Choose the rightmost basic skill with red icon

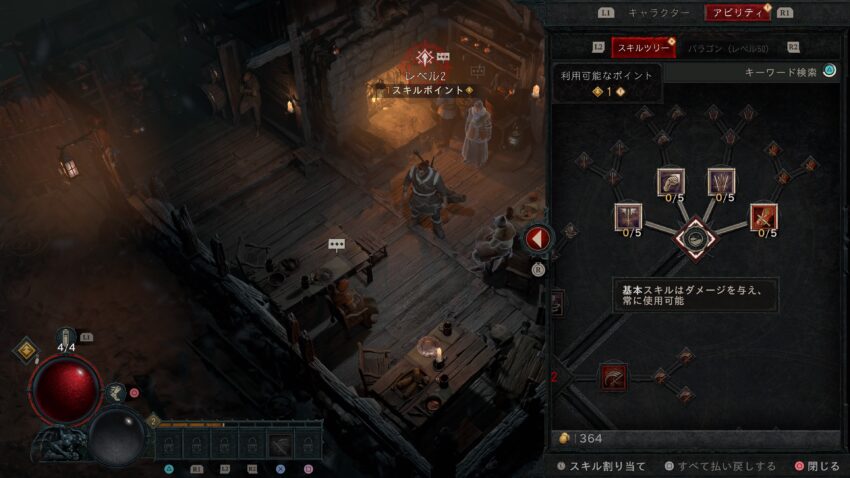pyautogui.click(x=764, y=216)
